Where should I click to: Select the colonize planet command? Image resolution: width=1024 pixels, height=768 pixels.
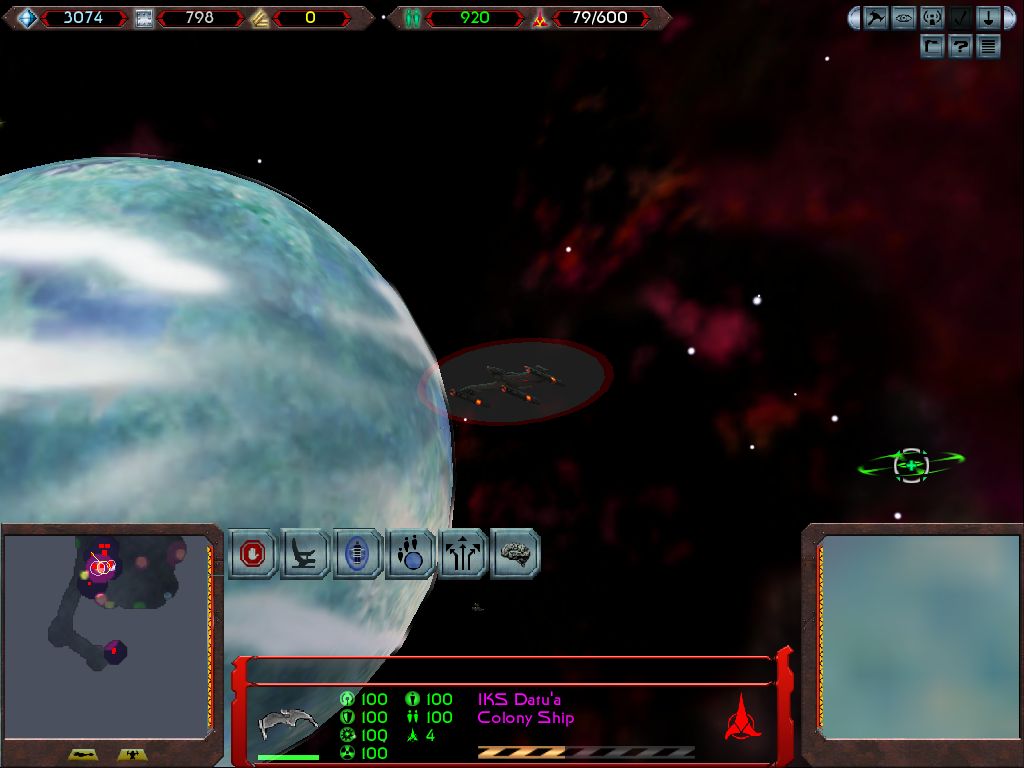click(x=411, y=554)
